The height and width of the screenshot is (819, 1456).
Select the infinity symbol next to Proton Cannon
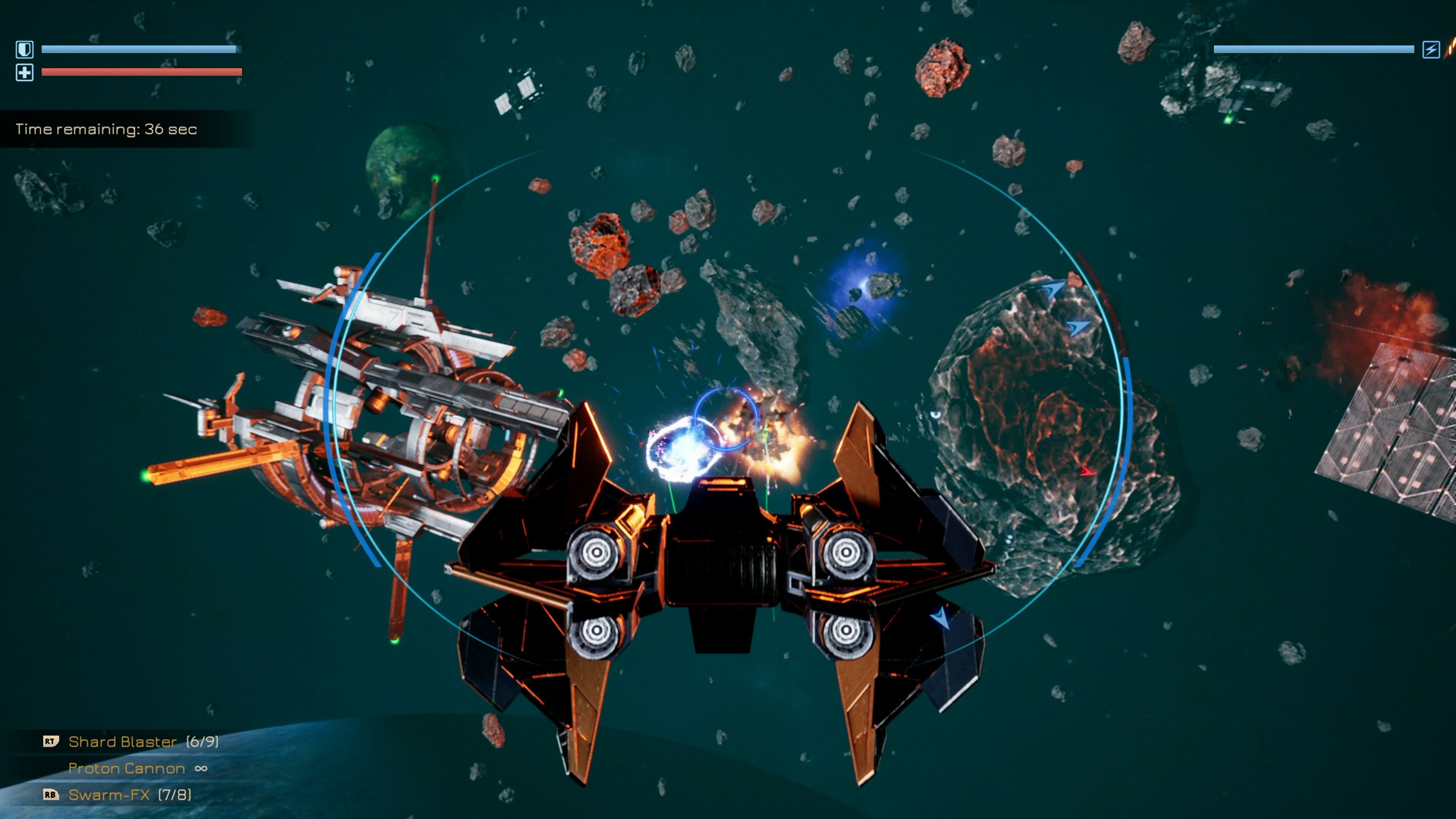(202, 769)
